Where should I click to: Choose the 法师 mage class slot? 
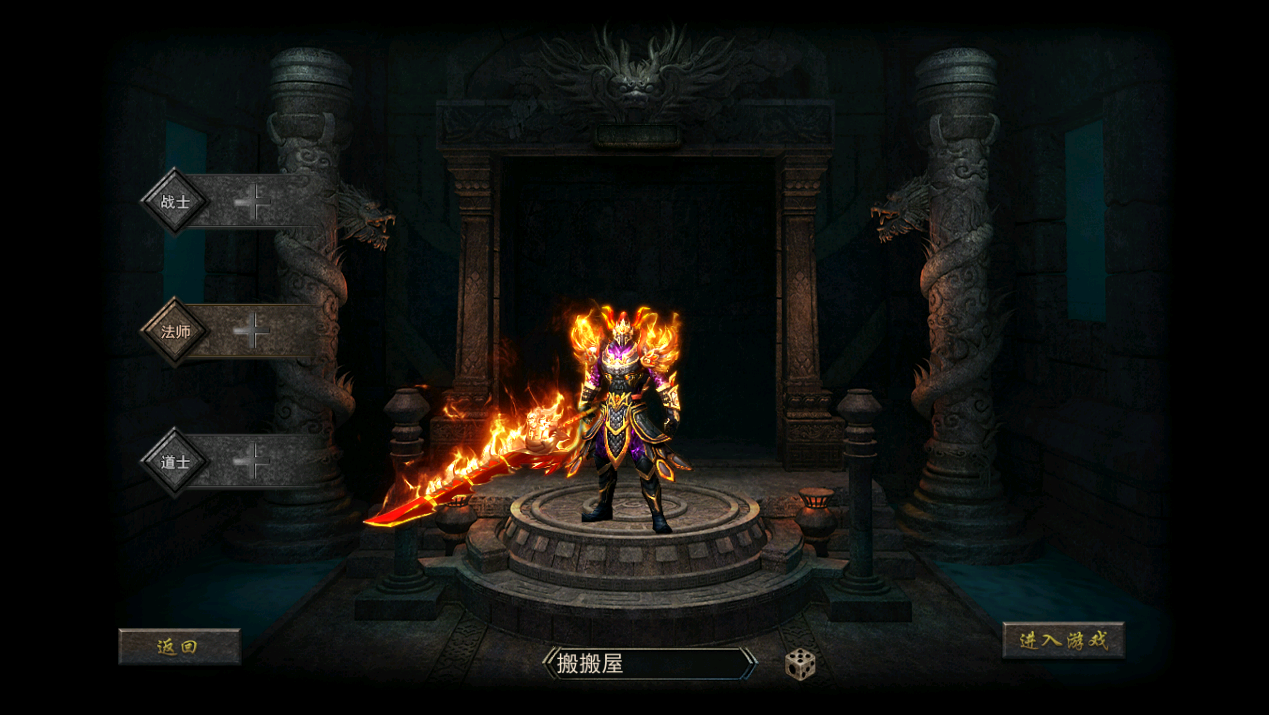coord(235,331)
